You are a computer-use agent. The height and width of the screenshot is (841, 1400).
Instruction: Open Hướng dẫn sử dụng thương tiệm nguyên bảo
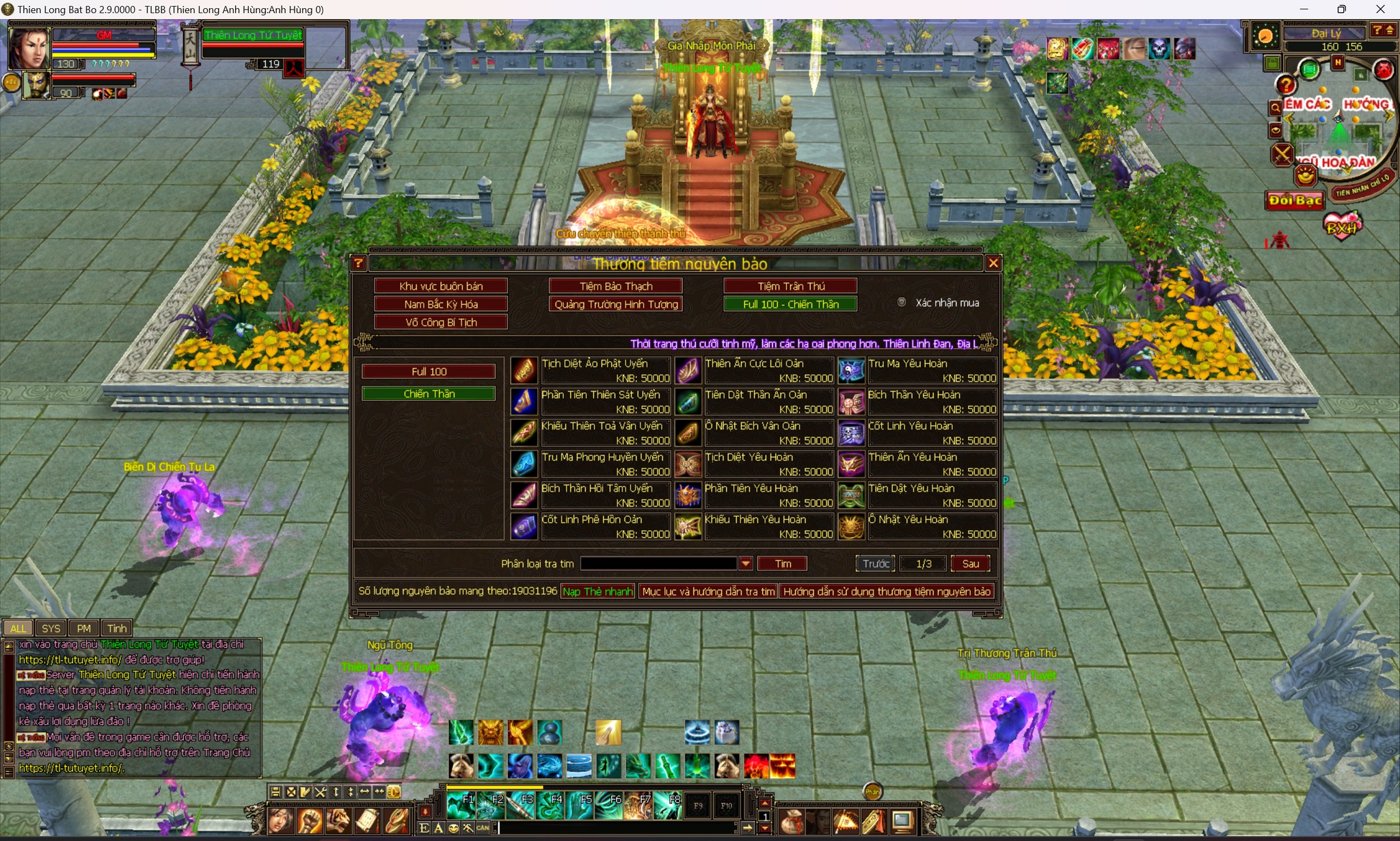coord(887,591)
